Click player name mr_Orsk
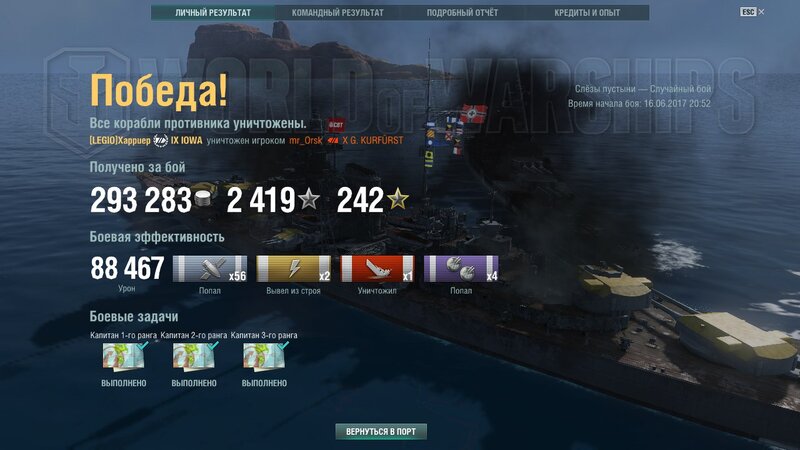The width and height of the screenshot is (800, 450). pos(306,141)
